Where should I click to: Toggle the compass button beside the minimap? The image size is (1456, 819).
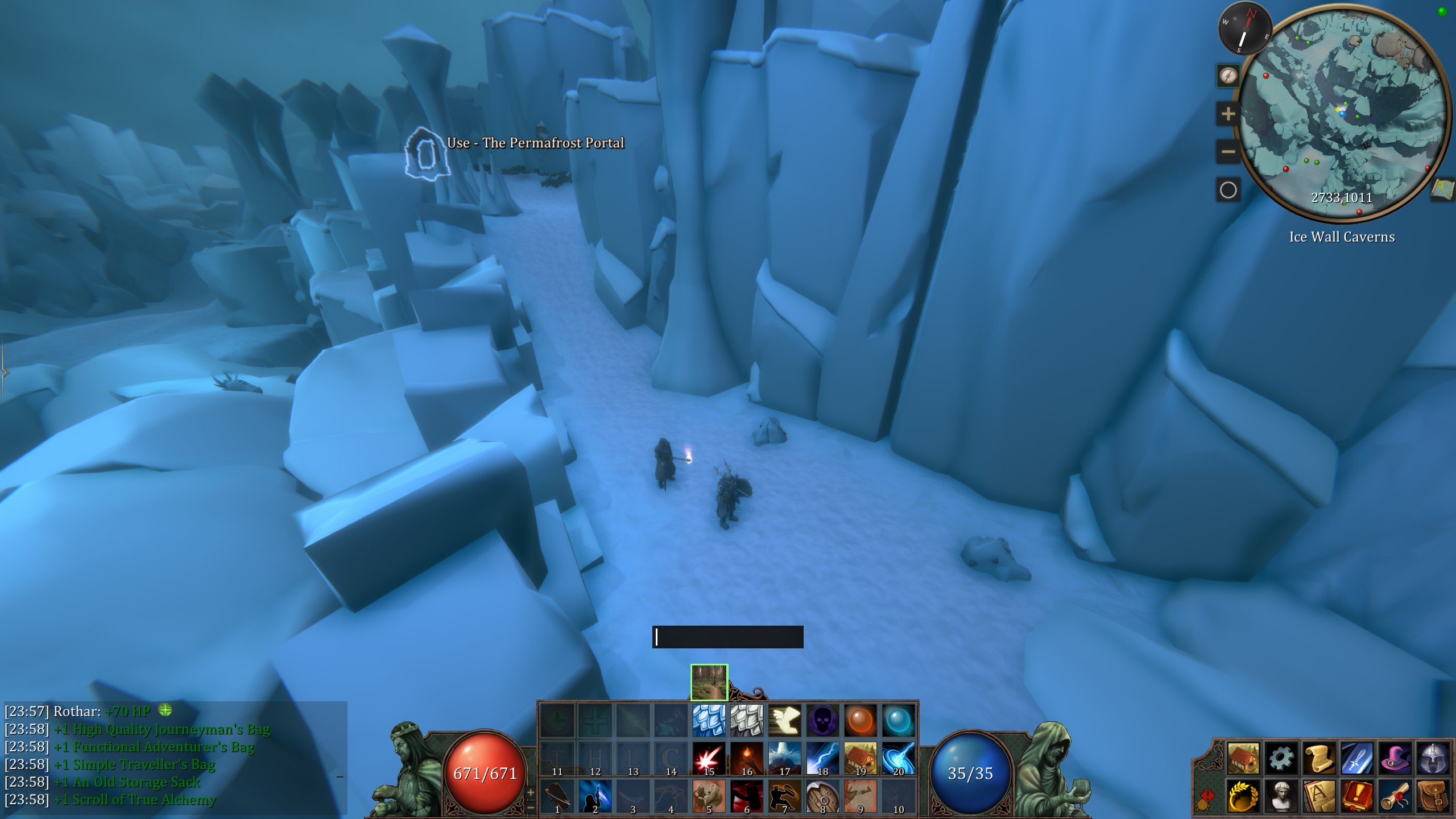(x=1228, y=76)
